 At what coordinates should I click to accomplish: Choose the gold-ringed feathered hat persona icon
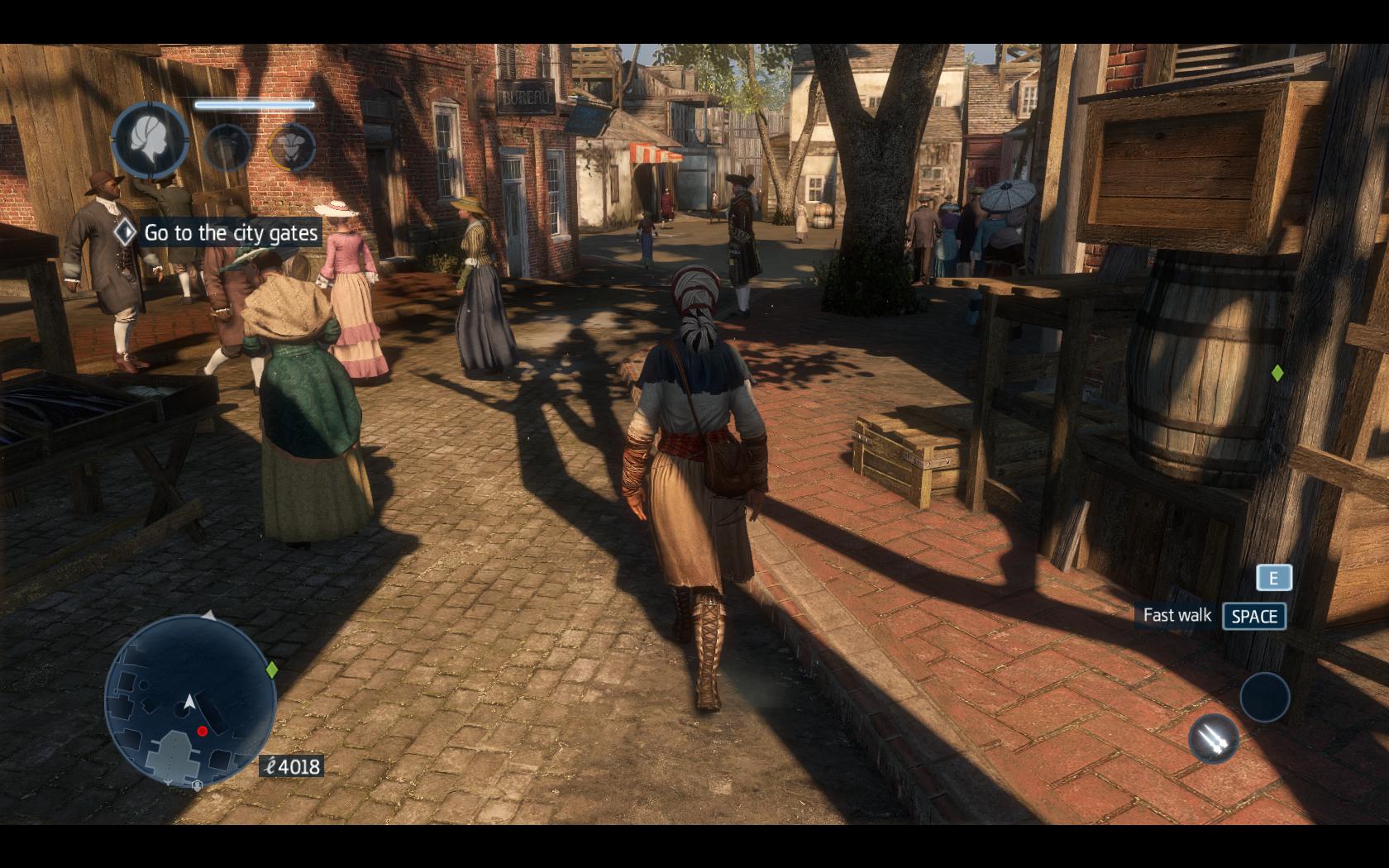(x=292, y=147)
